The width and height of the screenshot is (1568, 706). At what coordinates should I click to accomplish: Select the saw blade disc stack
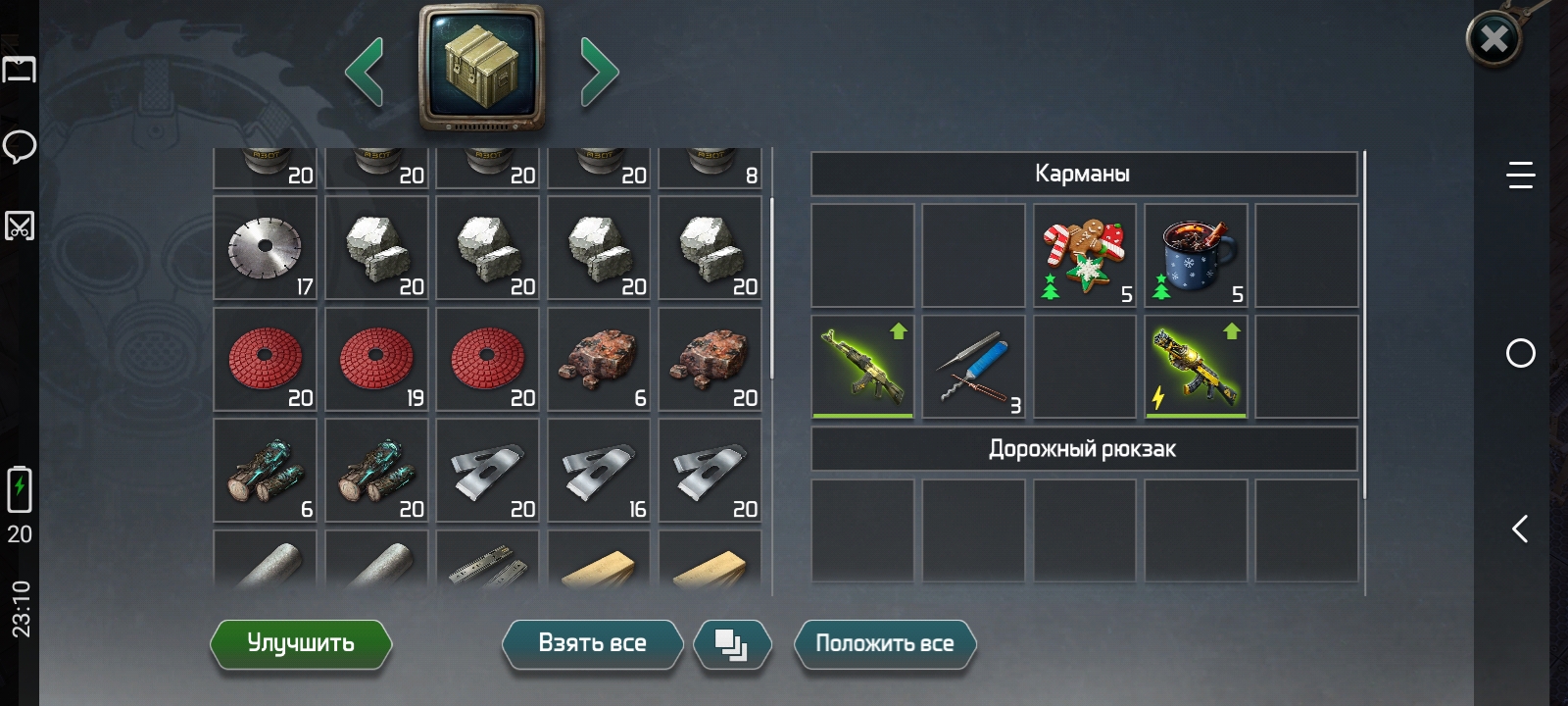[266, 248]
